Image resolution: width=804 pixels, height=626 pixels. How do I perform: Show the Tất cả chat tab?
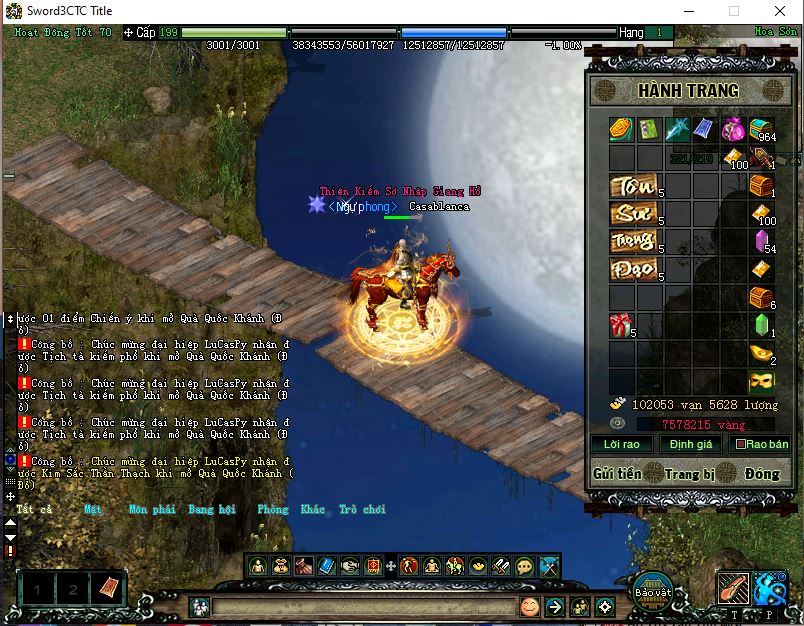click(x=34, y=509)
